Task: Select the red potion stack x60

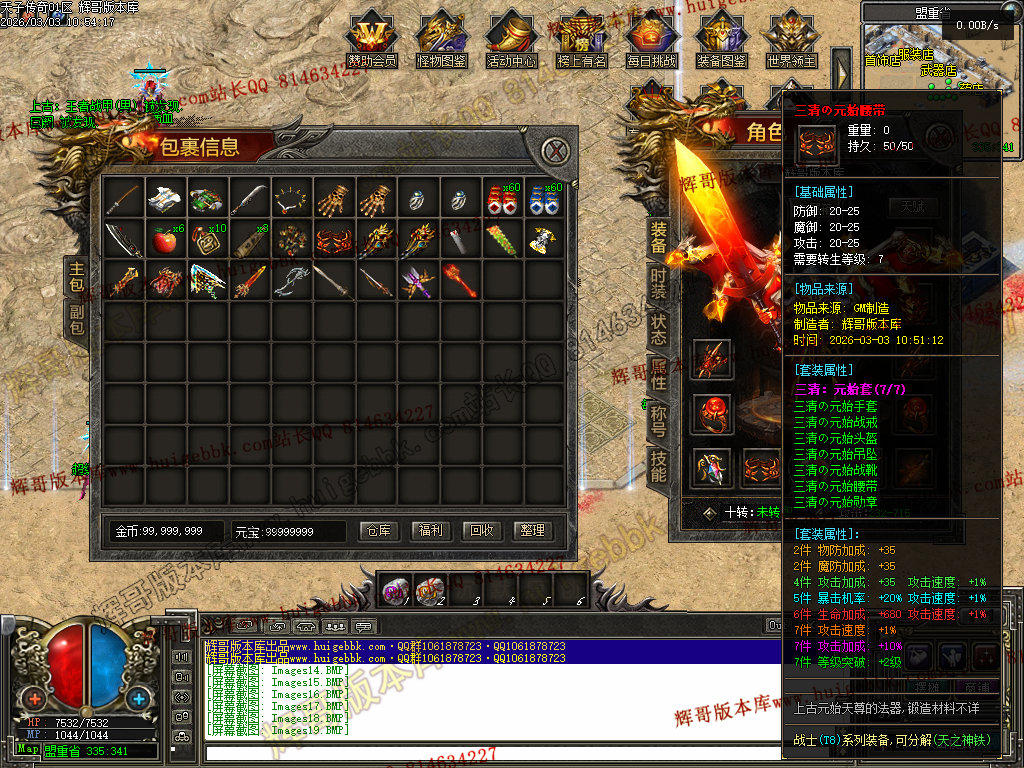Action: [500, 199]
